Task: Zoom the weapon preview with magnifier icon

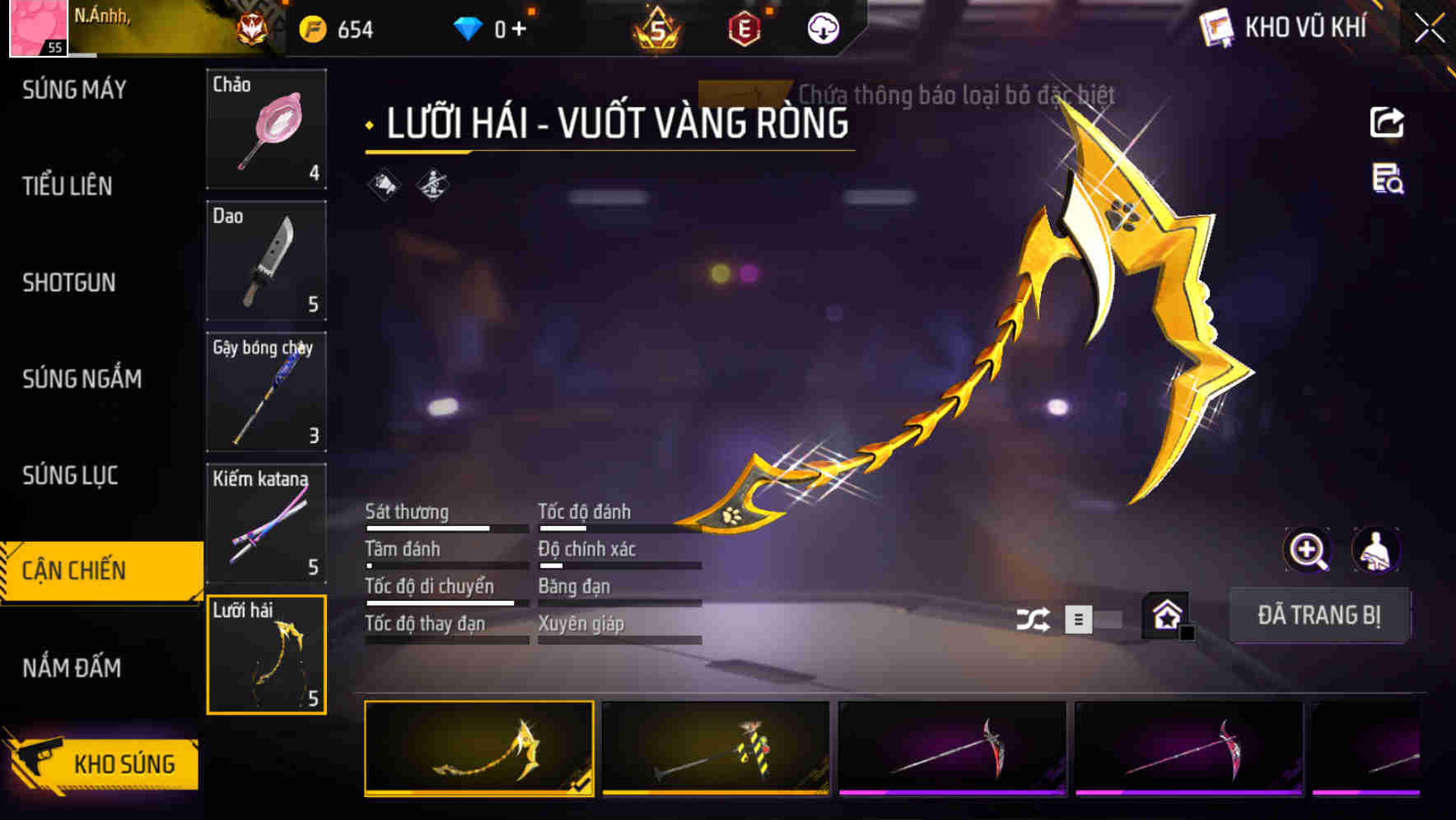Action: tap(1309, 550)
